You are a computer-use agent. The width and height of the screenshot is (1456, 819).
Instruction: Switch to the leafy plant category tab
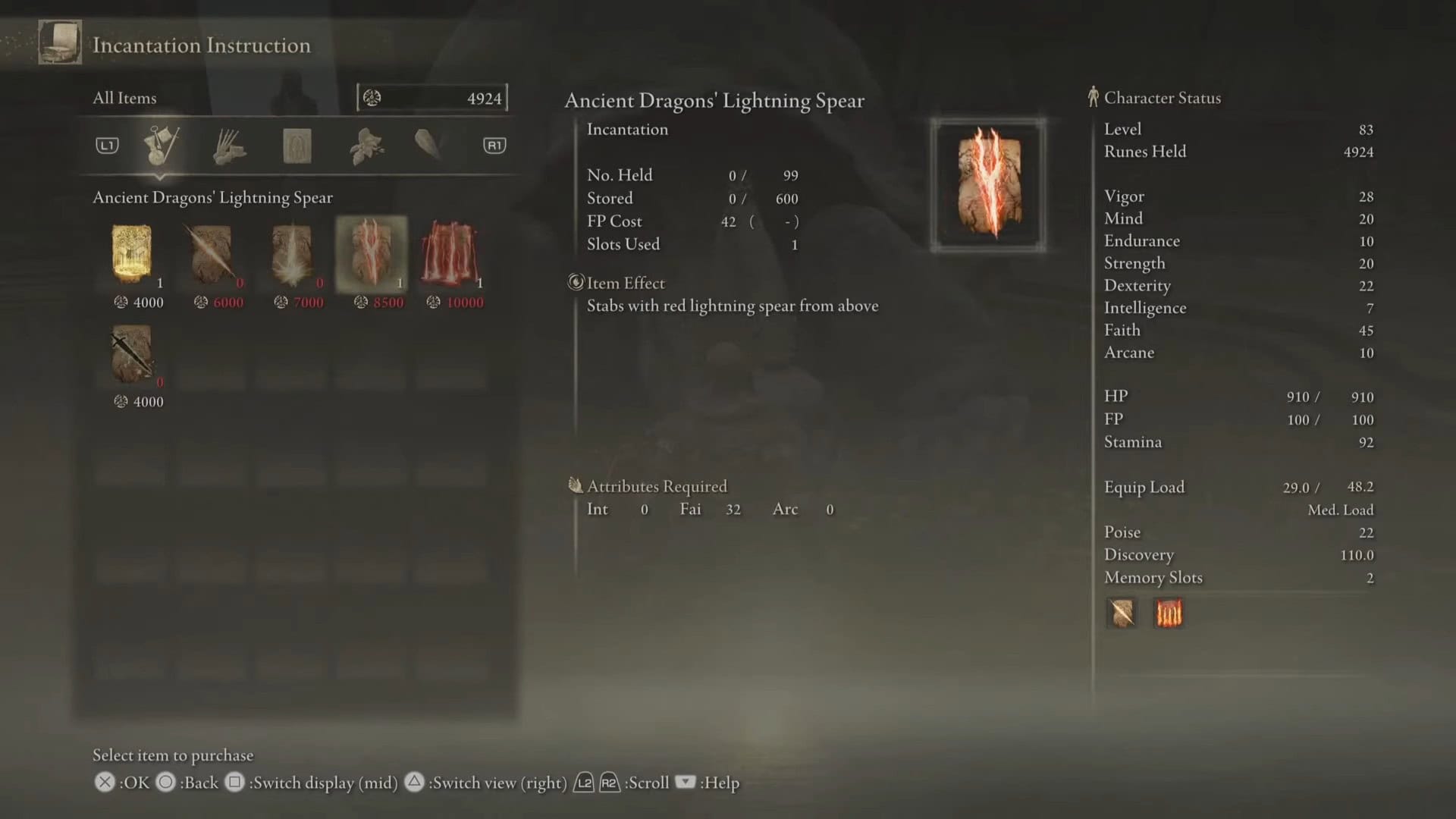[366, 146]
